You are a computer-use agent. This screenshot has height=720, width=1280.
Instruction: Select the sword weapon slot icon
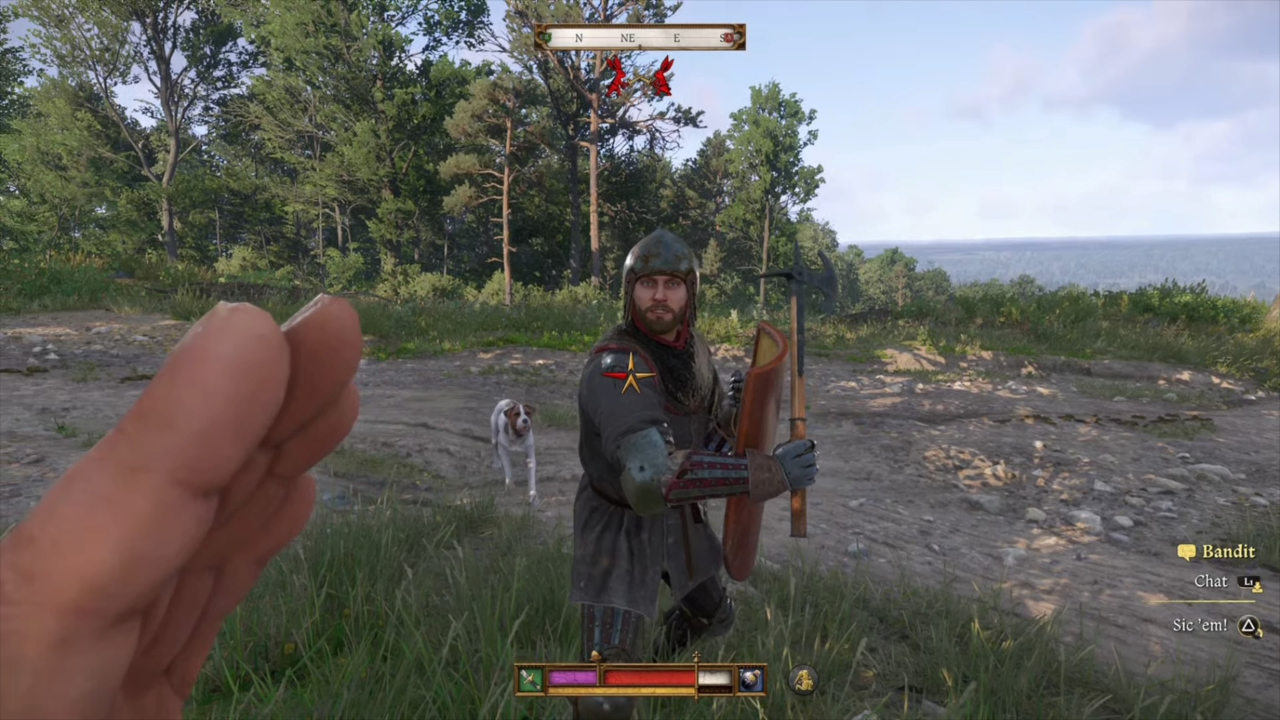point(530,680)
